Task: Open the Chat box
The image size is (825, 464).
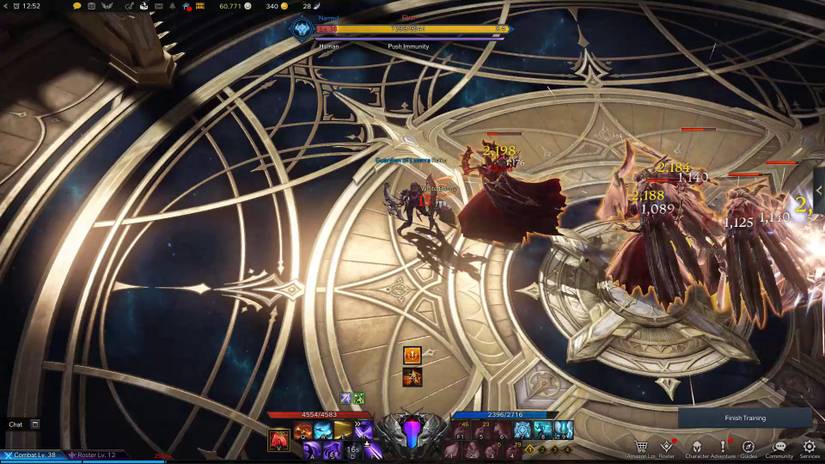Action: (x=24, y=424)
